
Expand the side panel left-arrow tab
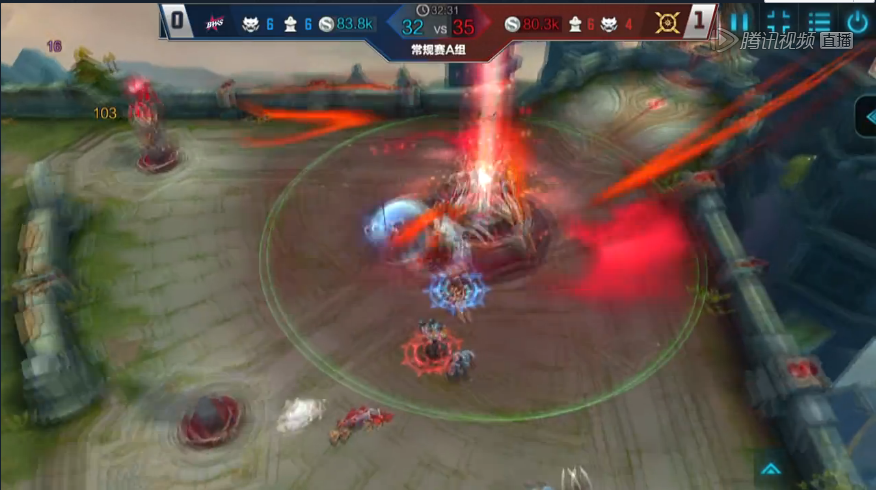coord(865,116)
